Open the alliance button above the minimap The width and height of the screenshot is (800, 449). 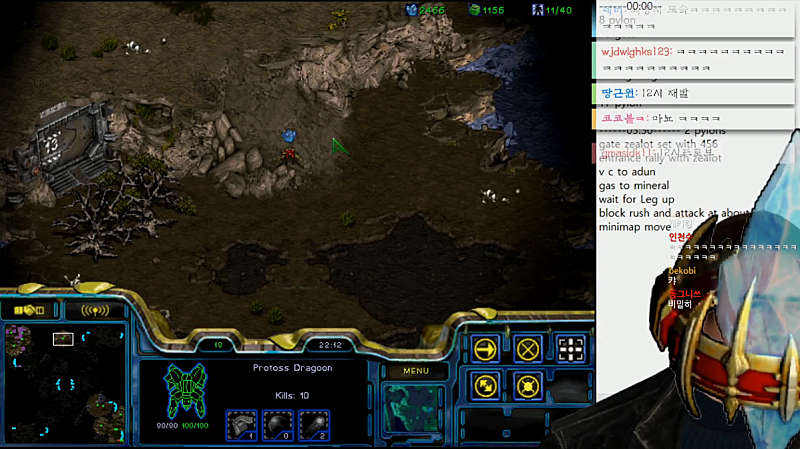(29, 310)
